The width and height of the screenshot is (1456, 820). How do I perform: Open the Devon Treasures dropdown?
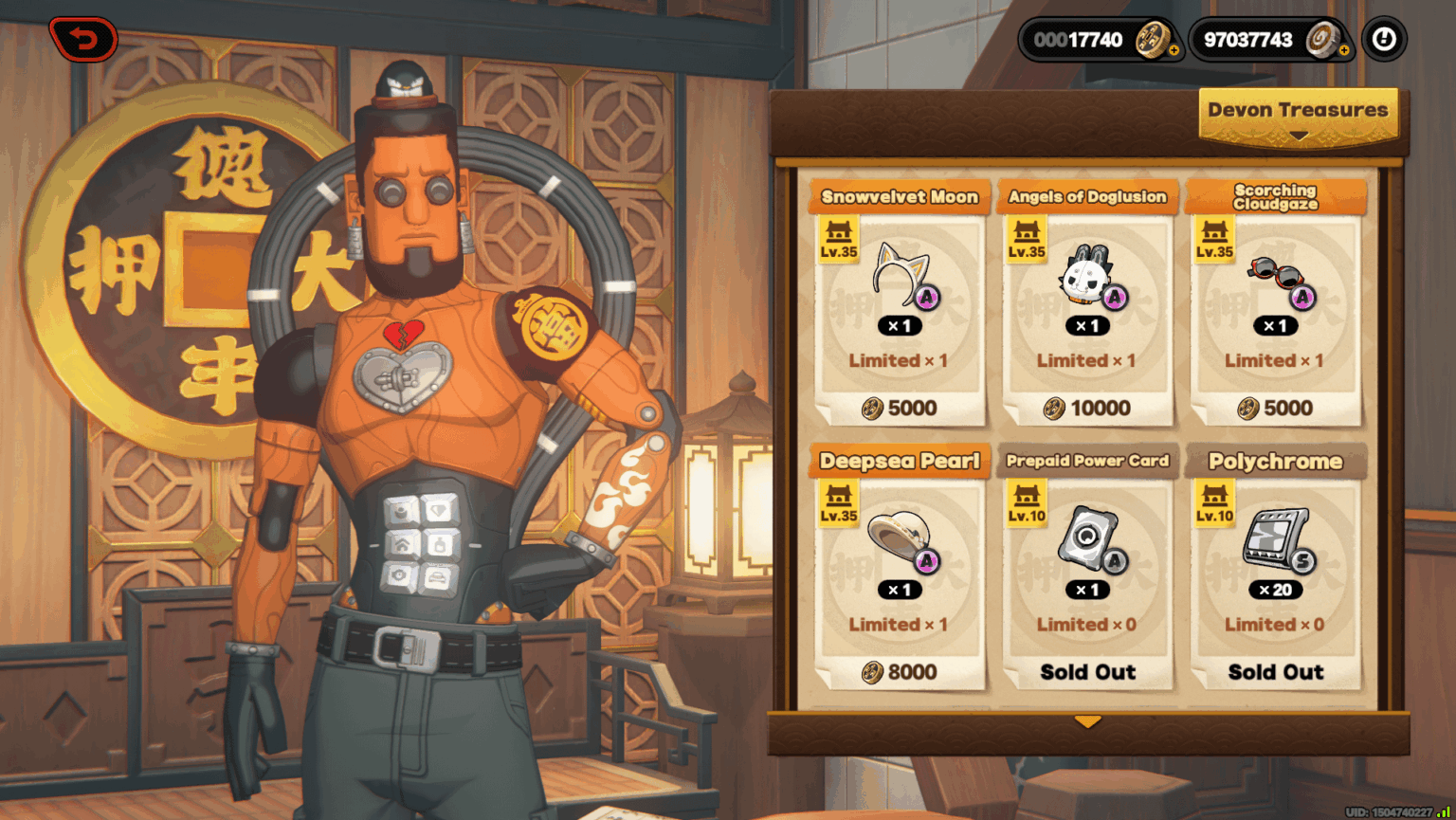tap(1298, 116)
